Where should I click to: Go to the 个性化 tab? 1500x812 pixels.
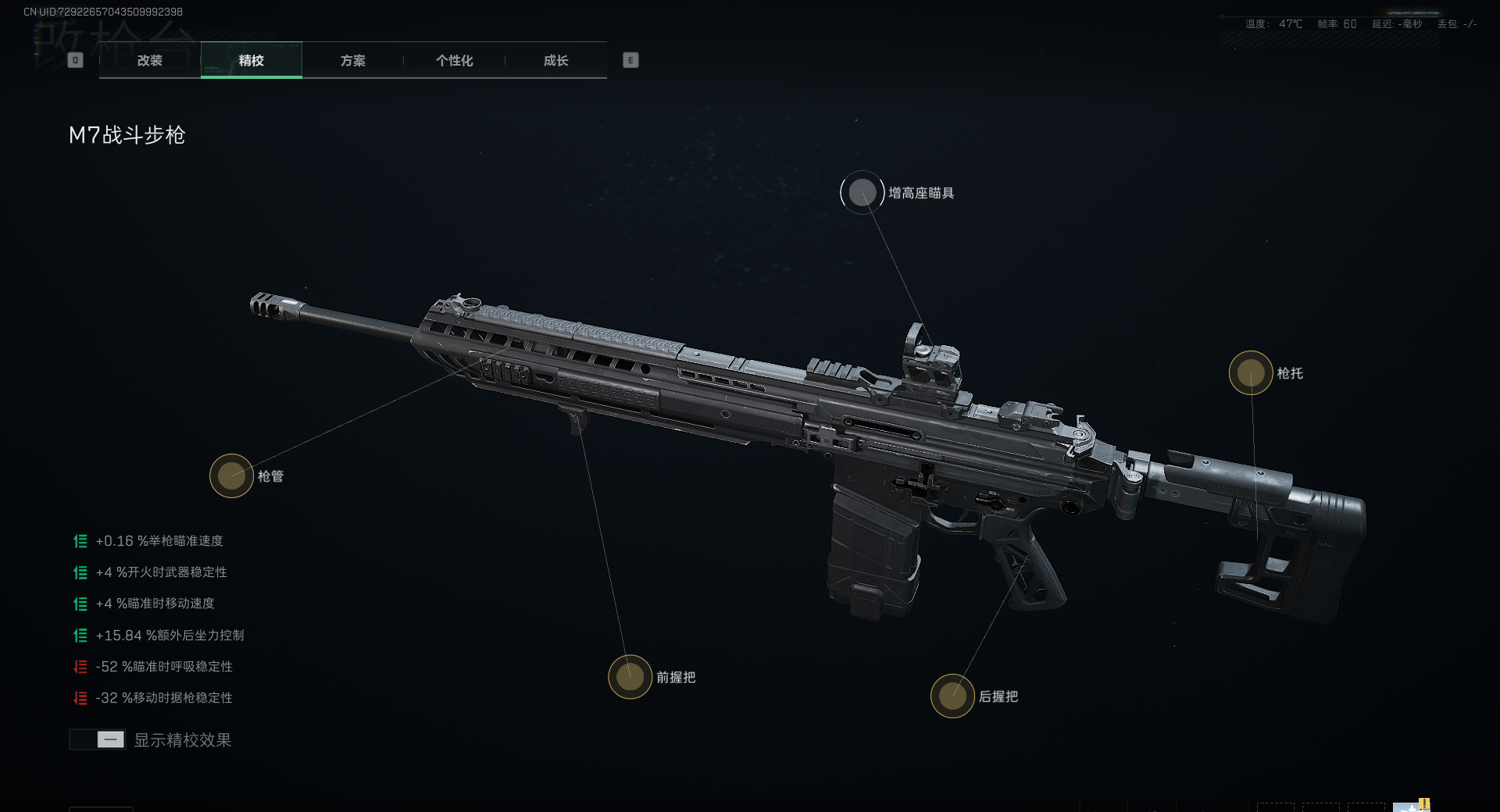coord(454,60)
